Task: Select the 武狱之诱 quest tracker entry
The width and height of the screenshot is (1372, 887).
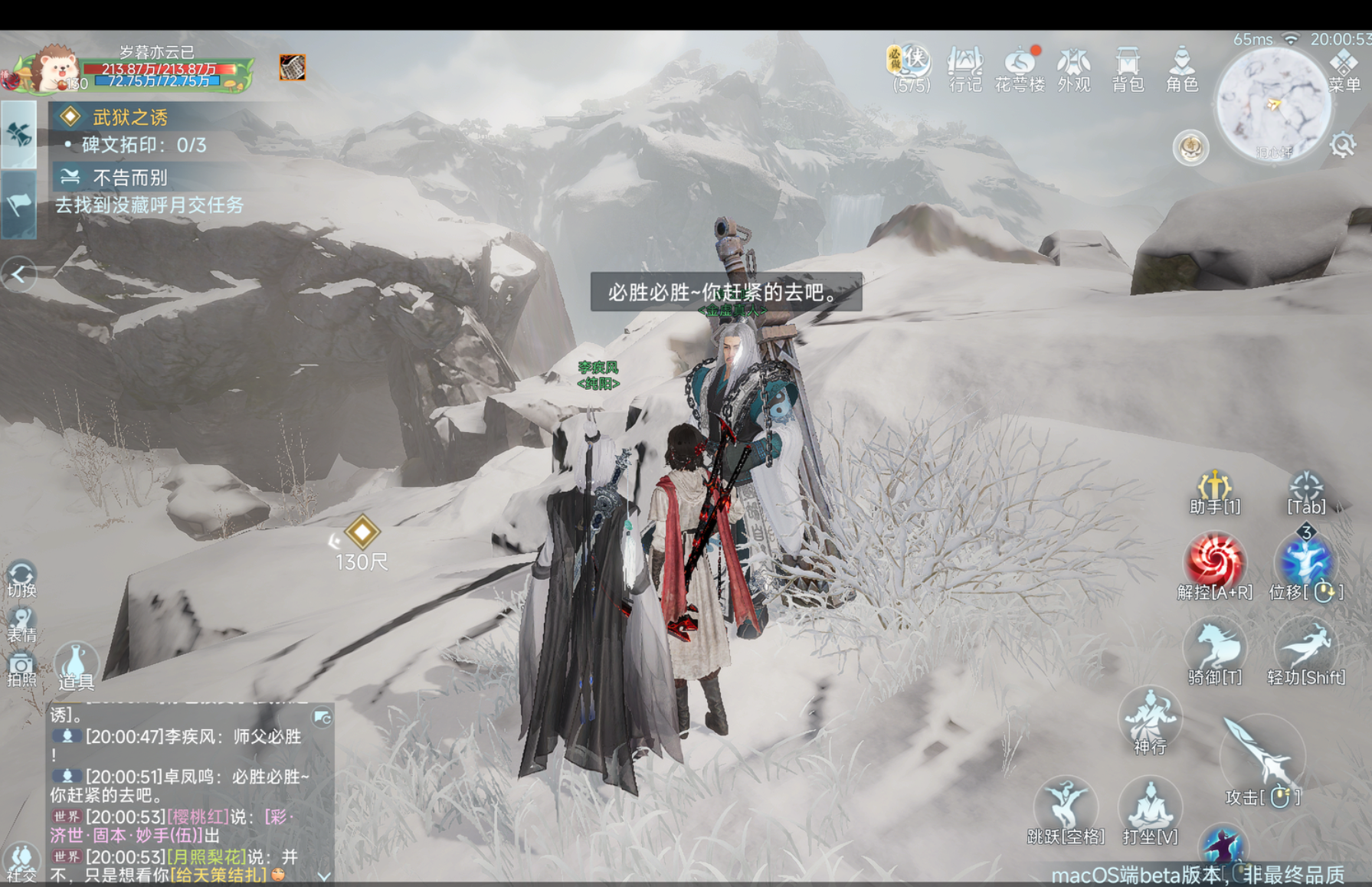Action: coord(130,117)
